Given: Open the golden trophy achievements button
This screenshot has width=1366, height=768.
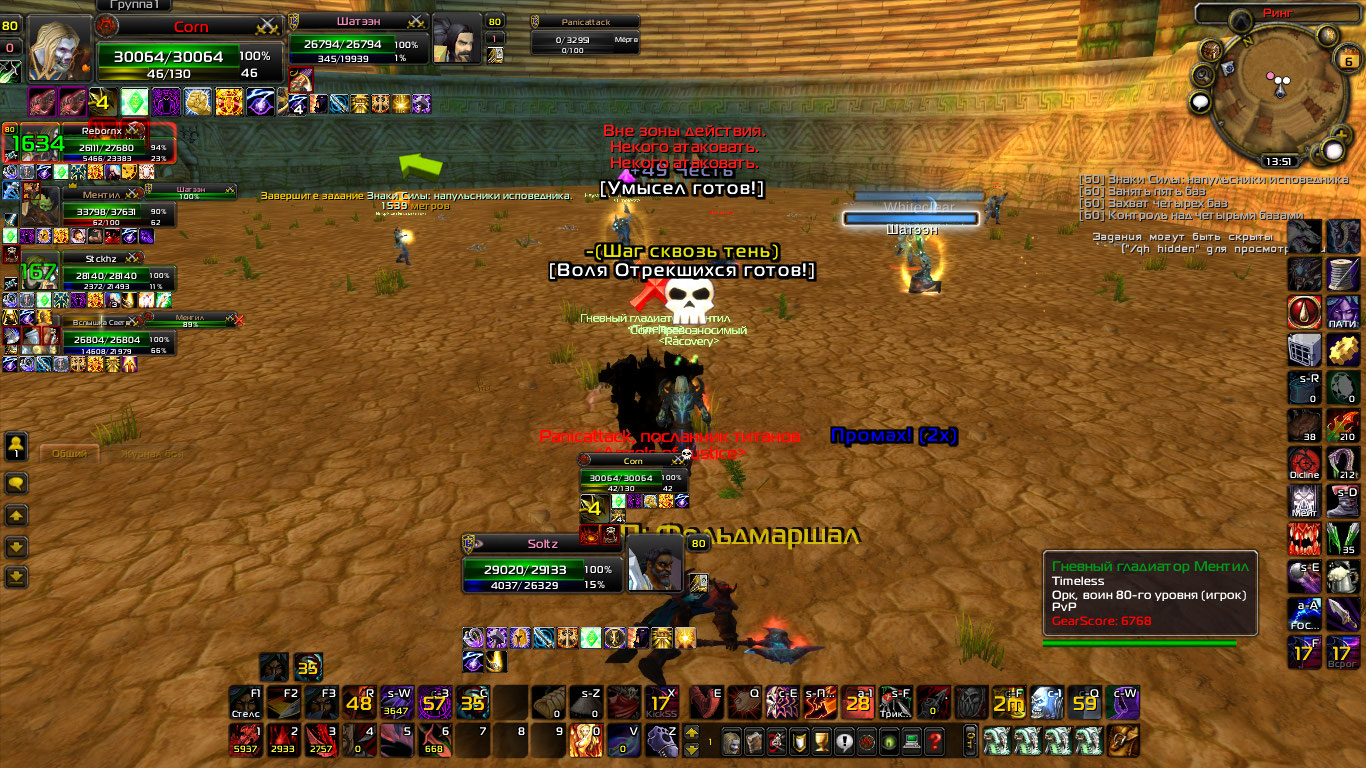Looking at the screenshot, I should coord(822,741).
